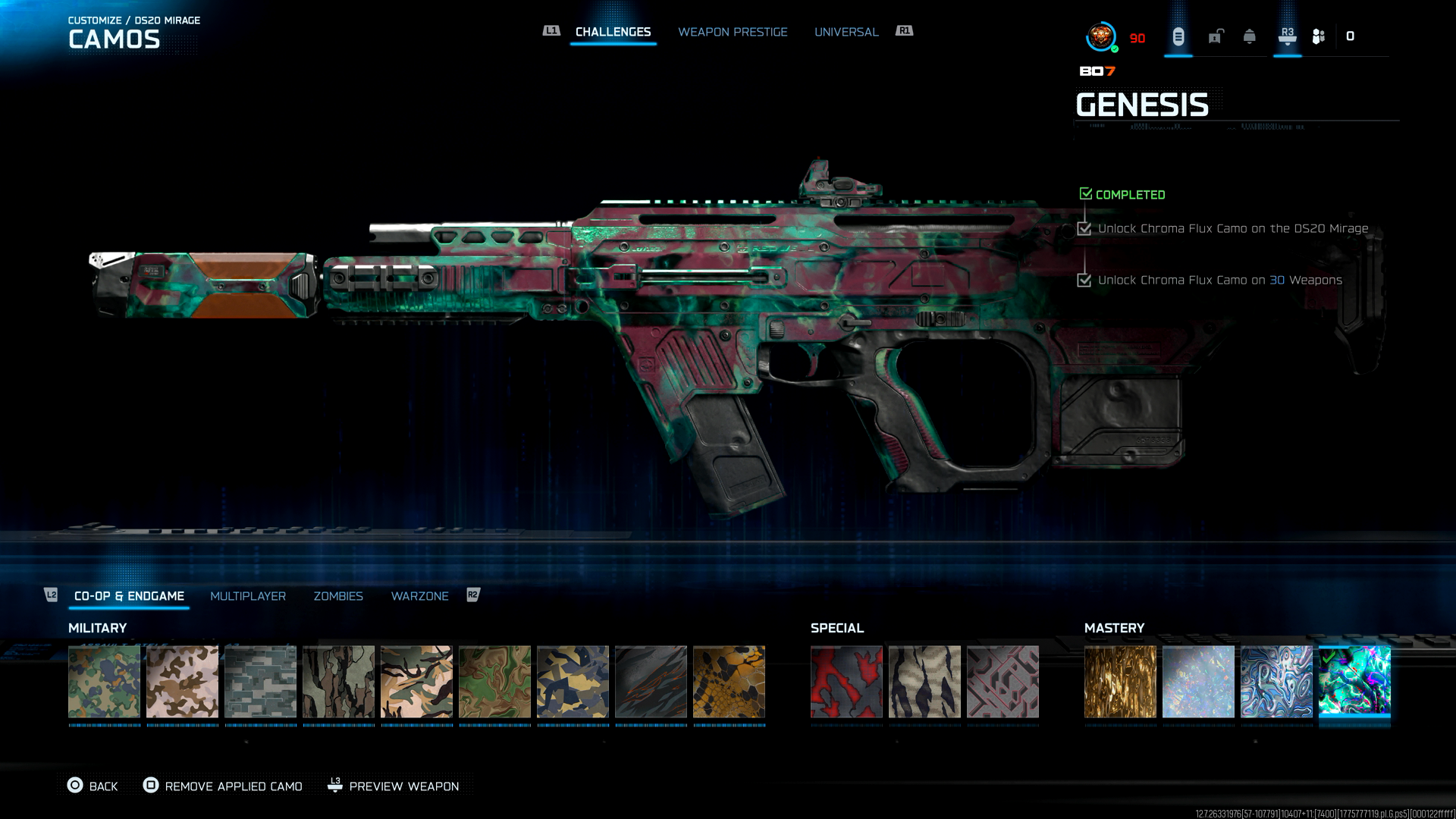This screenshot has width=1456, height=819.
Task: Select the gold mastery camo
Action: pyautogui.click(x=1120, y=682)
